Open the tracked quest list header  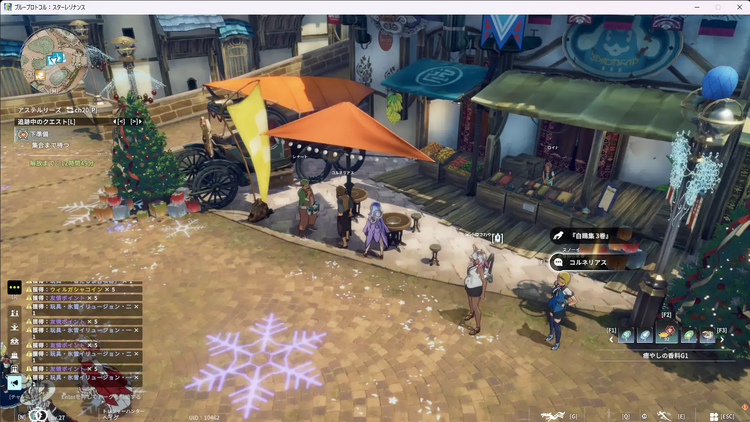pos(45,121)
